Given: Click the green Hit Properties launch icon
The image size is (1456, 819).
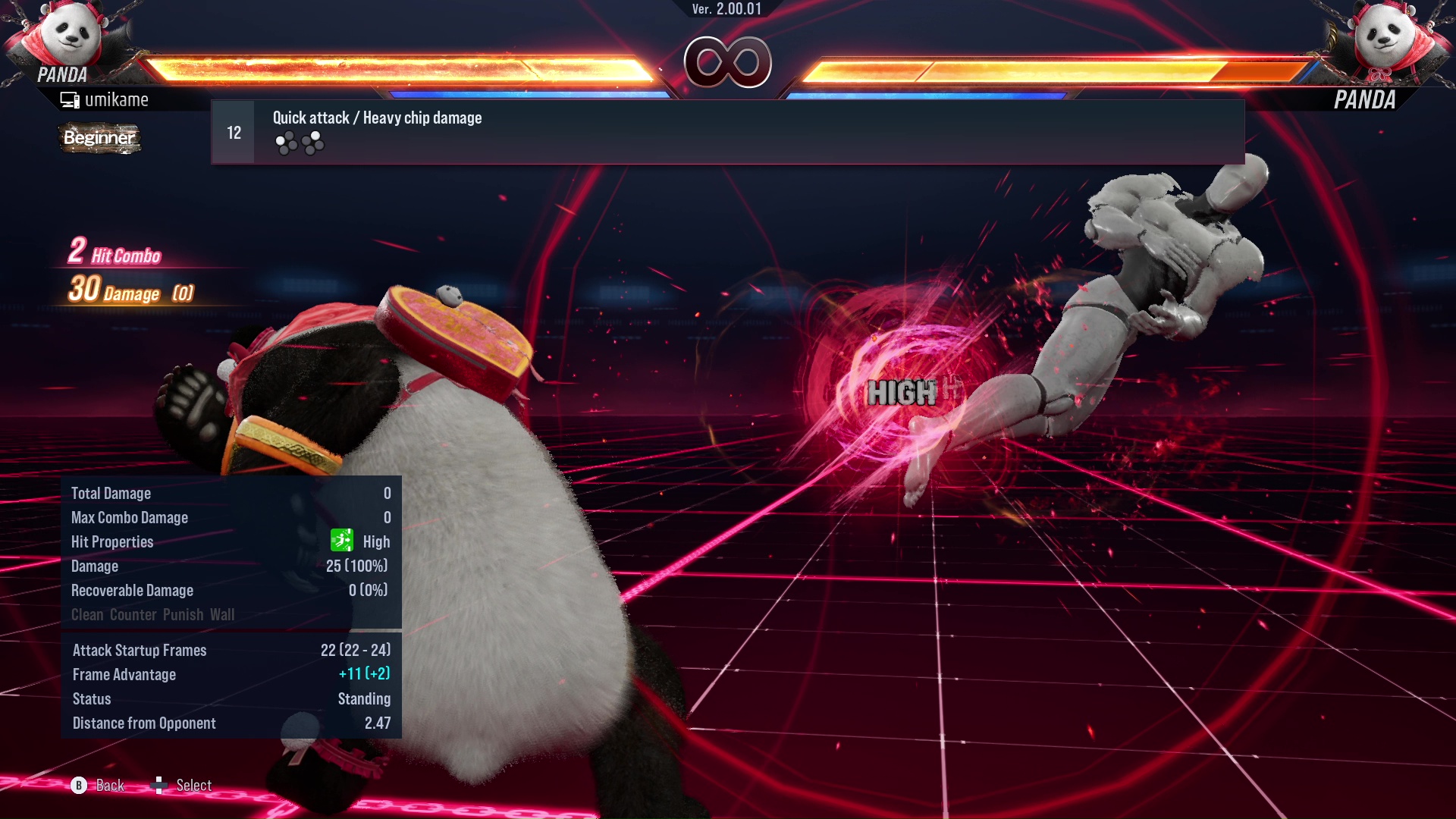Looking at the screenshot, I should pyautogui.click(x=342, y=540).
